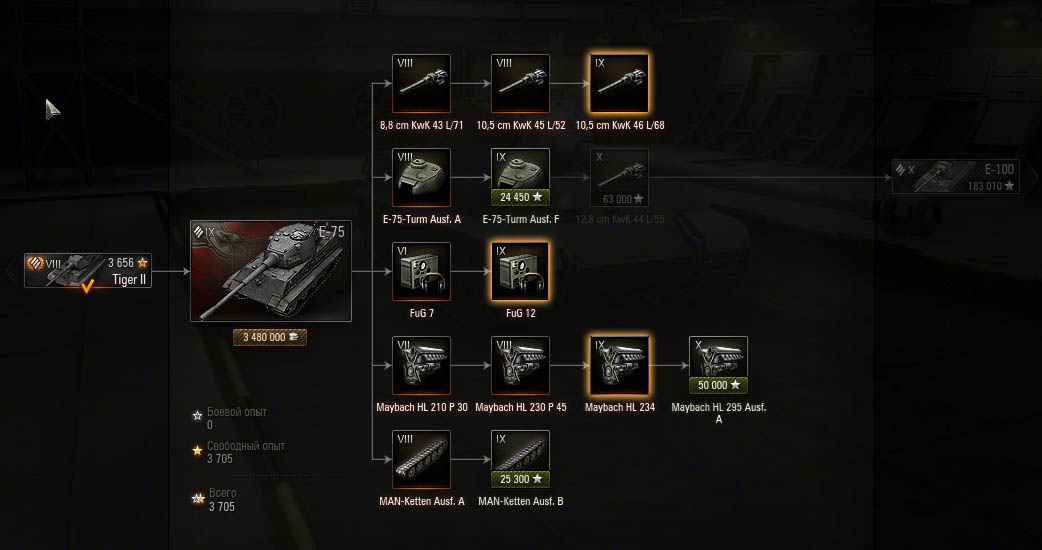Select the 8,8 cm KwK 43 L/71 gun
1042x550 pixels.
421,83
